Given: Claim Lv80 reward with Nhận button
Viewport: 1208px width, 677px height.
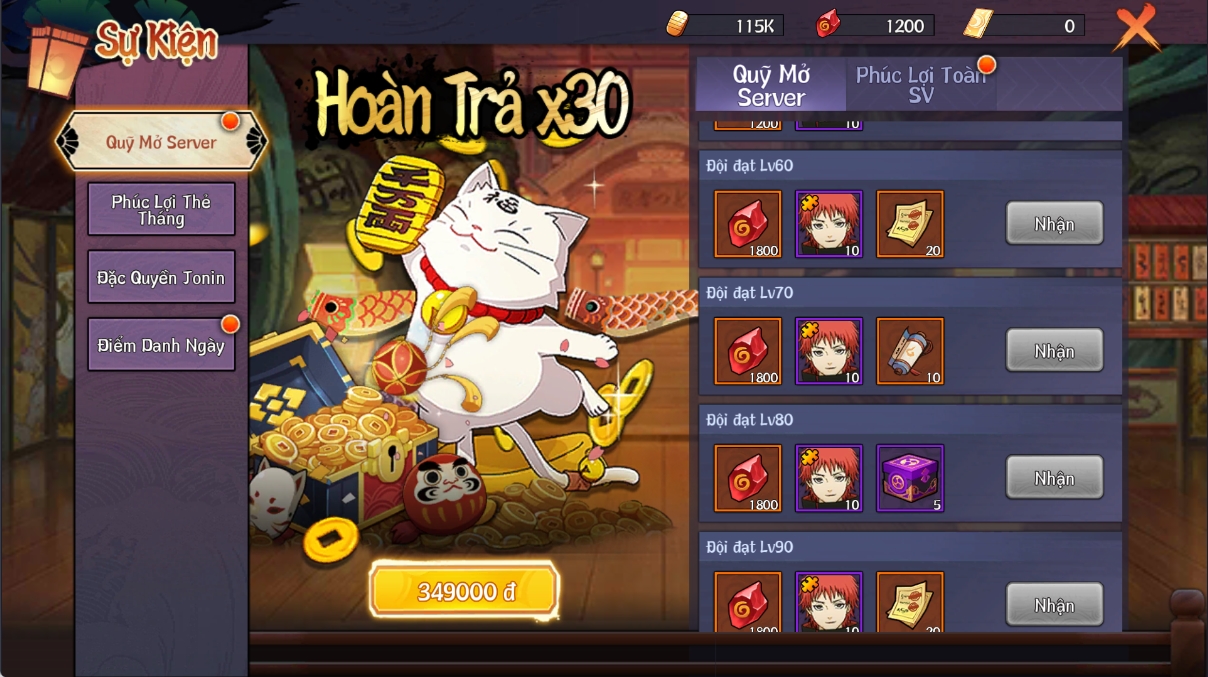Looking at the screenshot, I should (x=1054, y=477).
